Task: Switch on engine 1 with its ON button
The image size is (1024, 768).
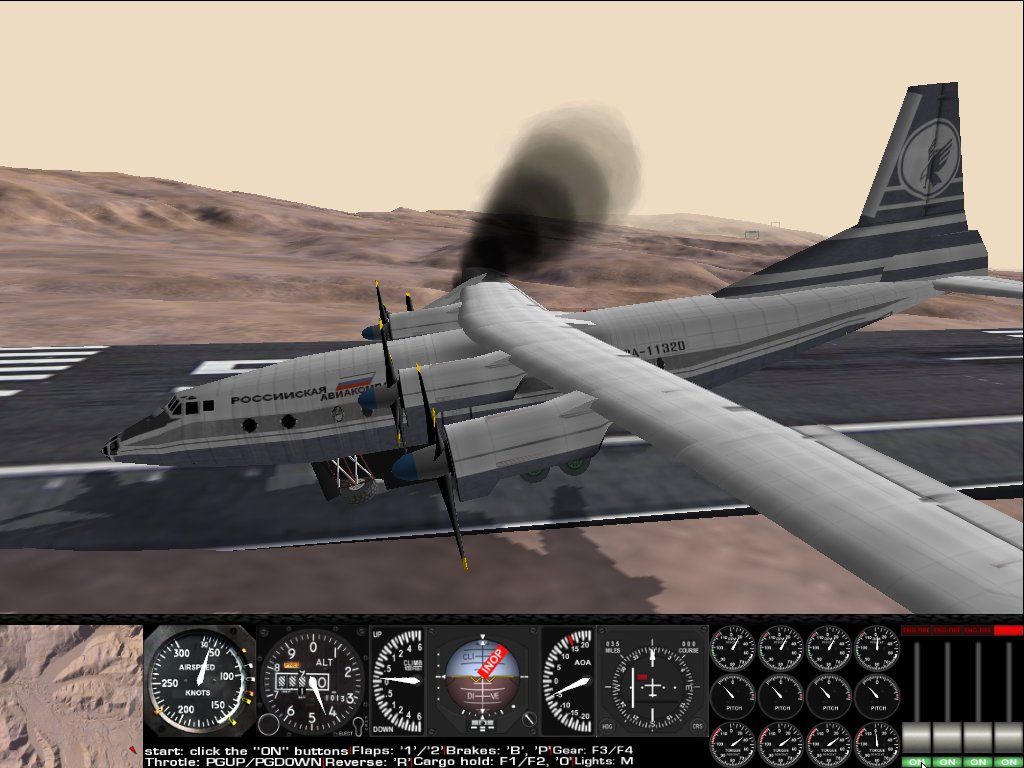Action: [916, 762]
